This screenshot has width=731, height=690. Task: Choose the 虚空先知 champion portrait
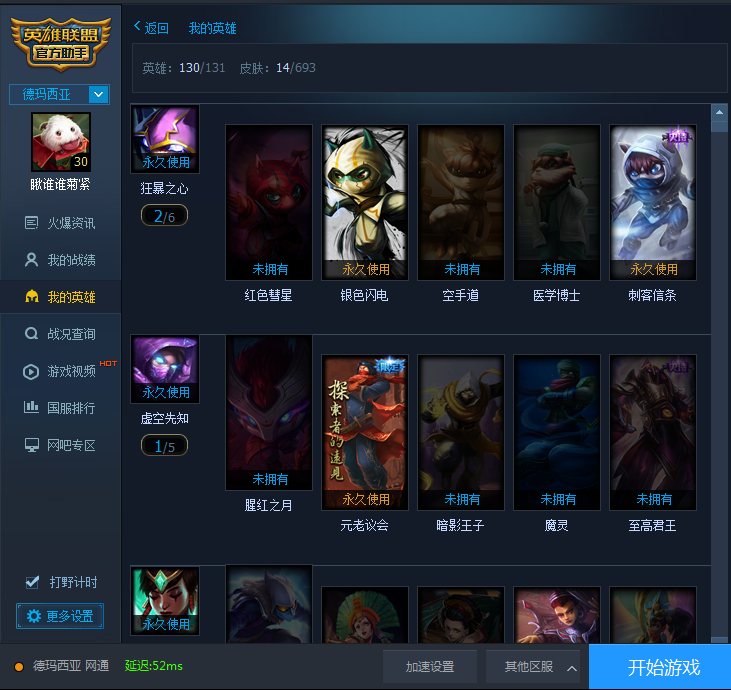165,368
